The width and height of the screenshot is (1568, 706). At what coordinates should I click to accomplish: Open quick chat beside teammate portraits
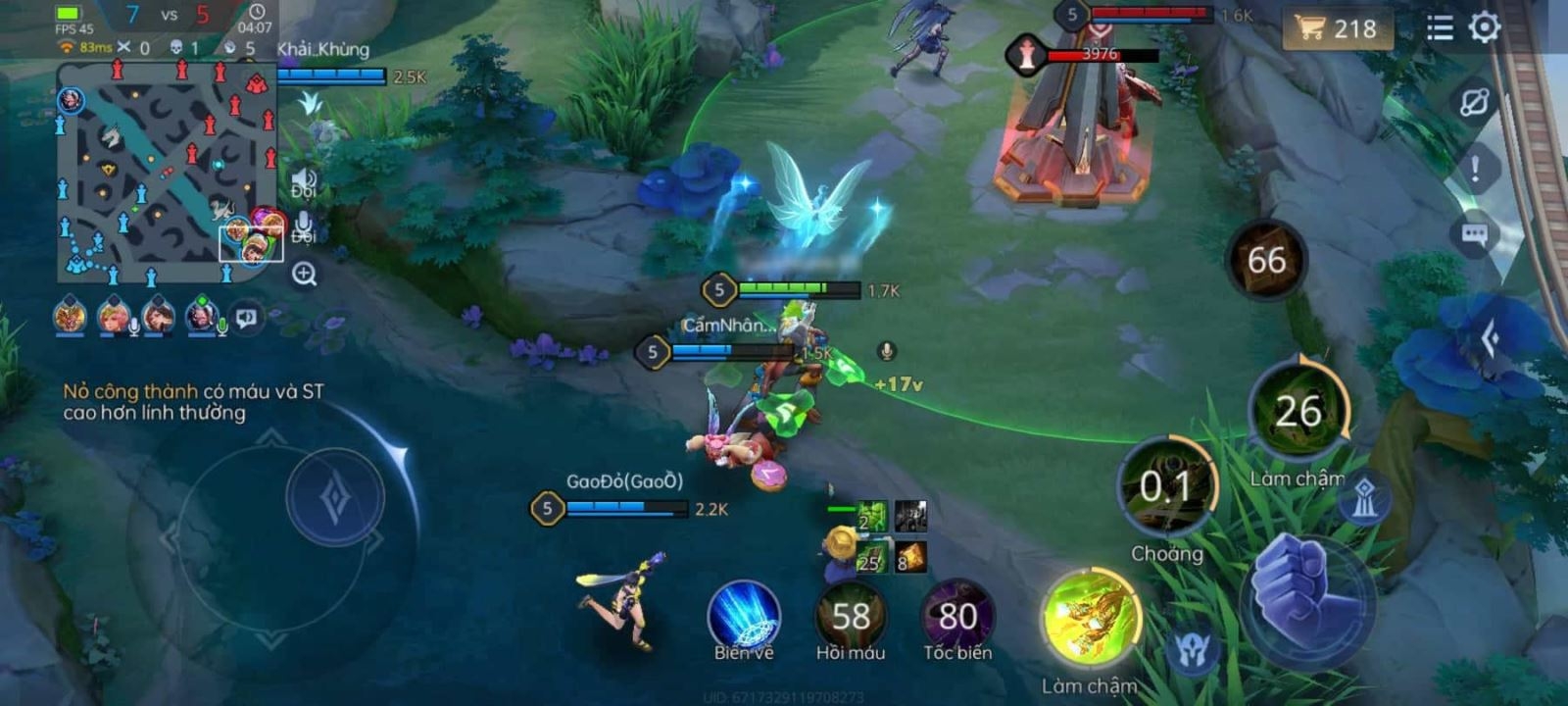pyautogui.click(x=247, y=318)
